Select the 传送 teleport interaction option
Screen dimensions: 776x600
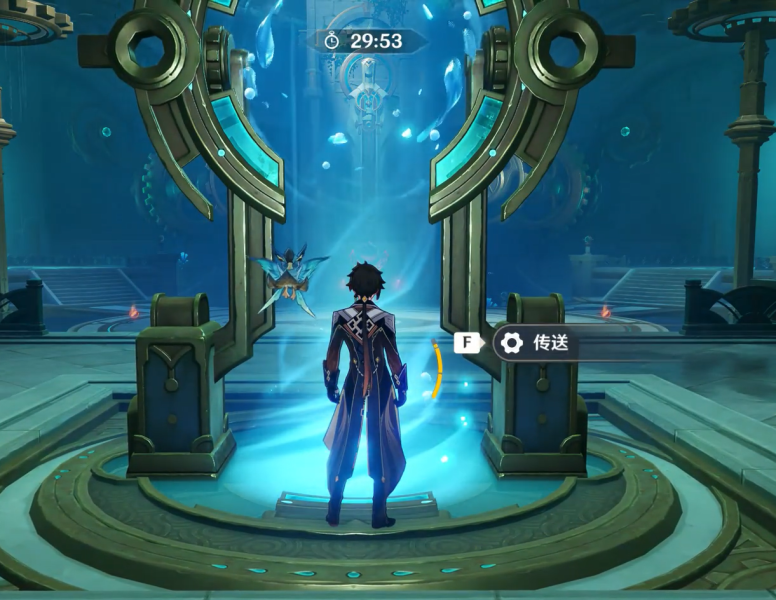(x=548, y=343)
